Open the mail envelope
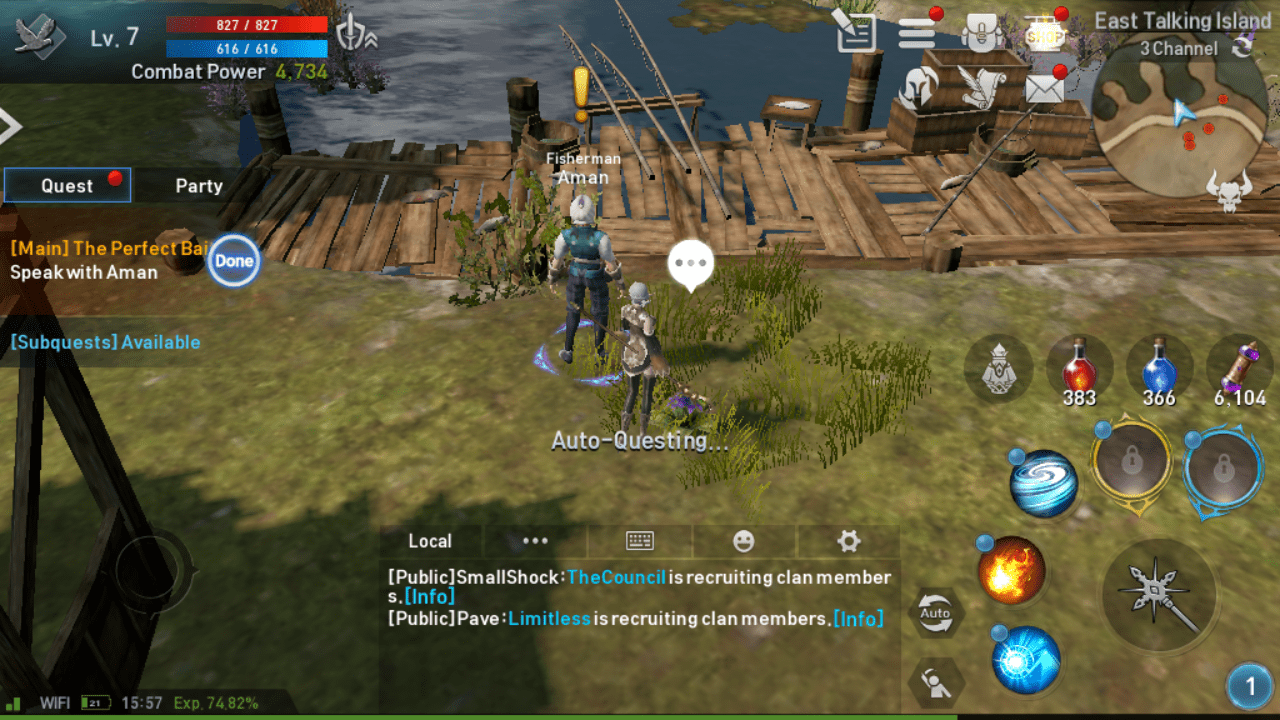 (1044, 89)
